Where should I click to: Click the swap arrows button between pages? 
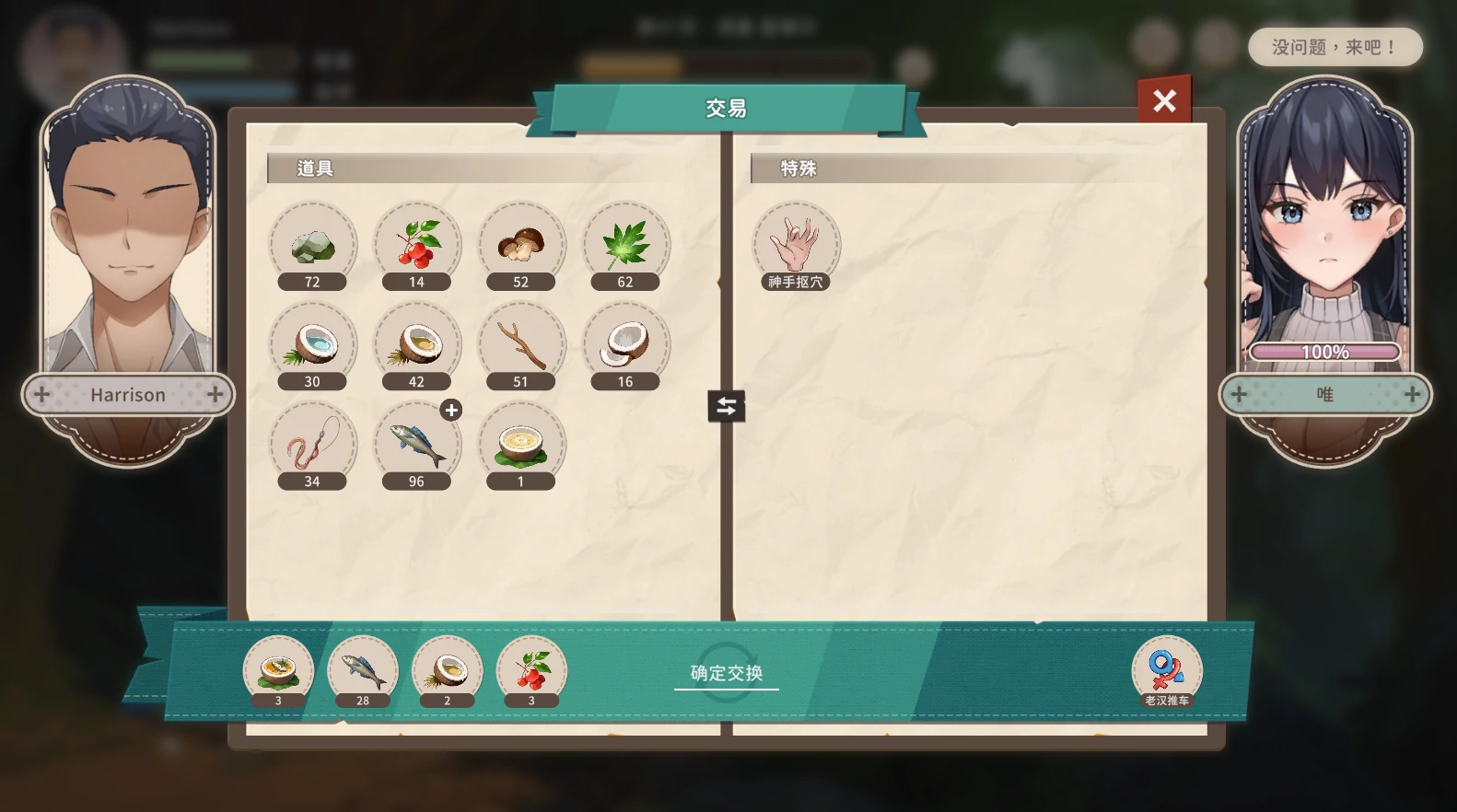pos(726,406)
